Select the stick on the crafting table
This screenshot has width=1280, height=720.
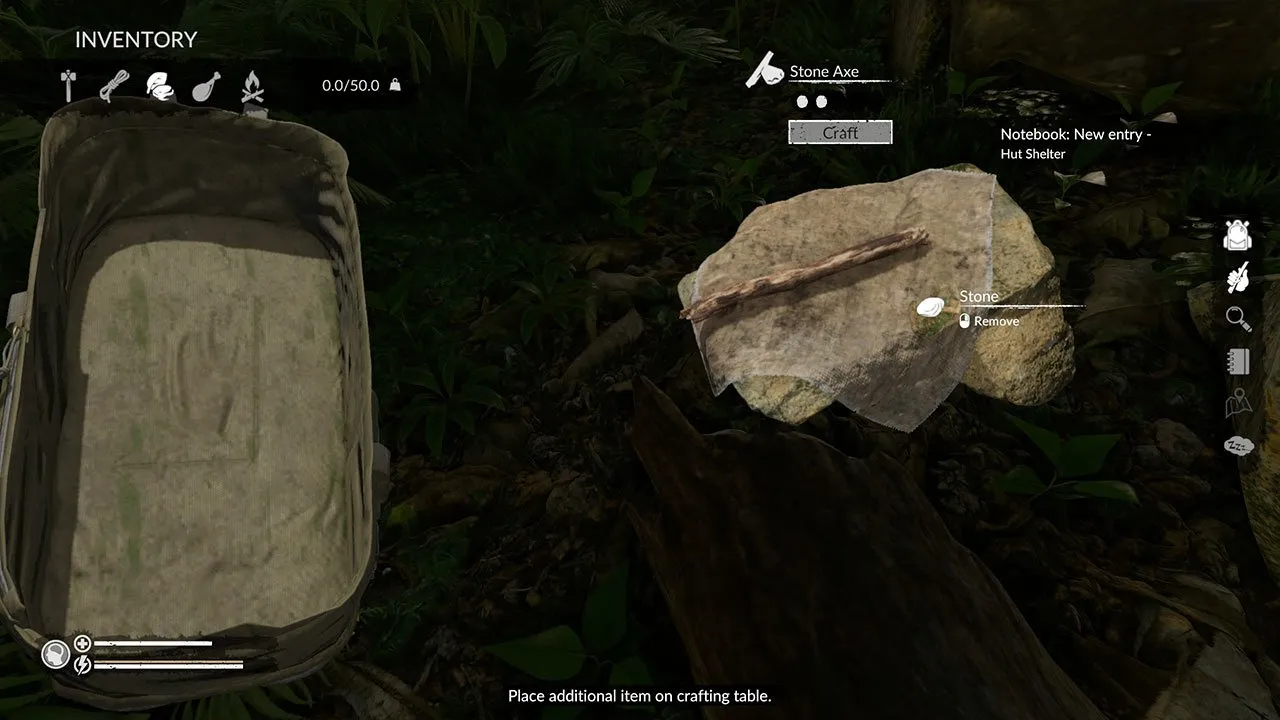(x=805, y=274)
